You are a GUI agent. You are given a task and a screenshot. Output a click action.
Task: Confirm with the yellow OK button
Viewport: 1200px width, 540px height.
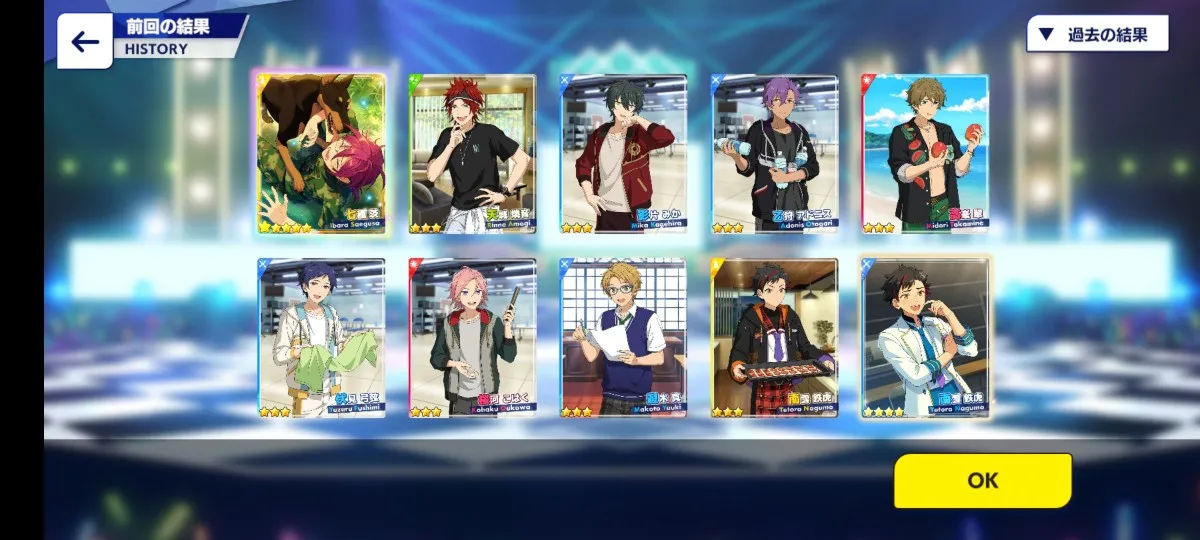tap(982, 480)
